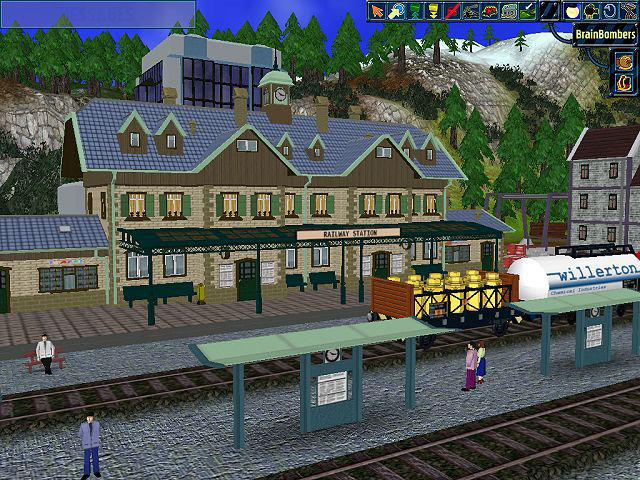This screenshot has height=480, width=640.
Task: Toggle the yellow light bulb icon
Action: [573, 10]
